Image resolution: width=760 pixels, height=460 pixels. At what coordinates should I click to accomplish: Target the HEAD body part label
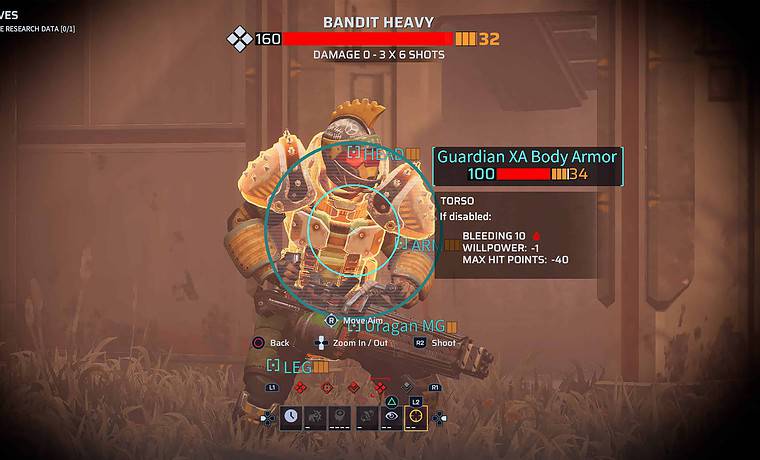(383, 154)
